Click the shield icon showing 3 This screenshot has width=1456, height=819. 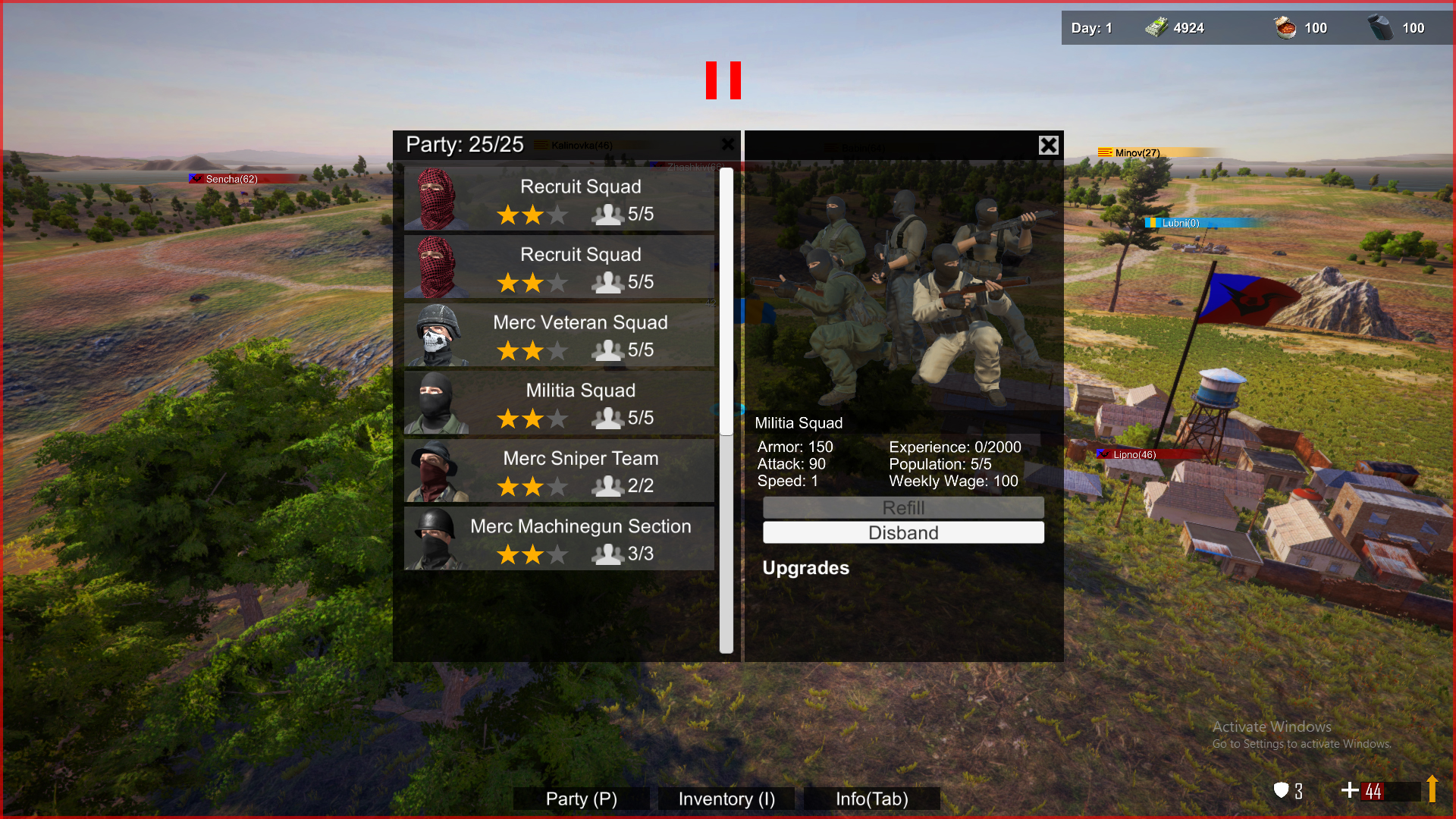[1282, 790]
